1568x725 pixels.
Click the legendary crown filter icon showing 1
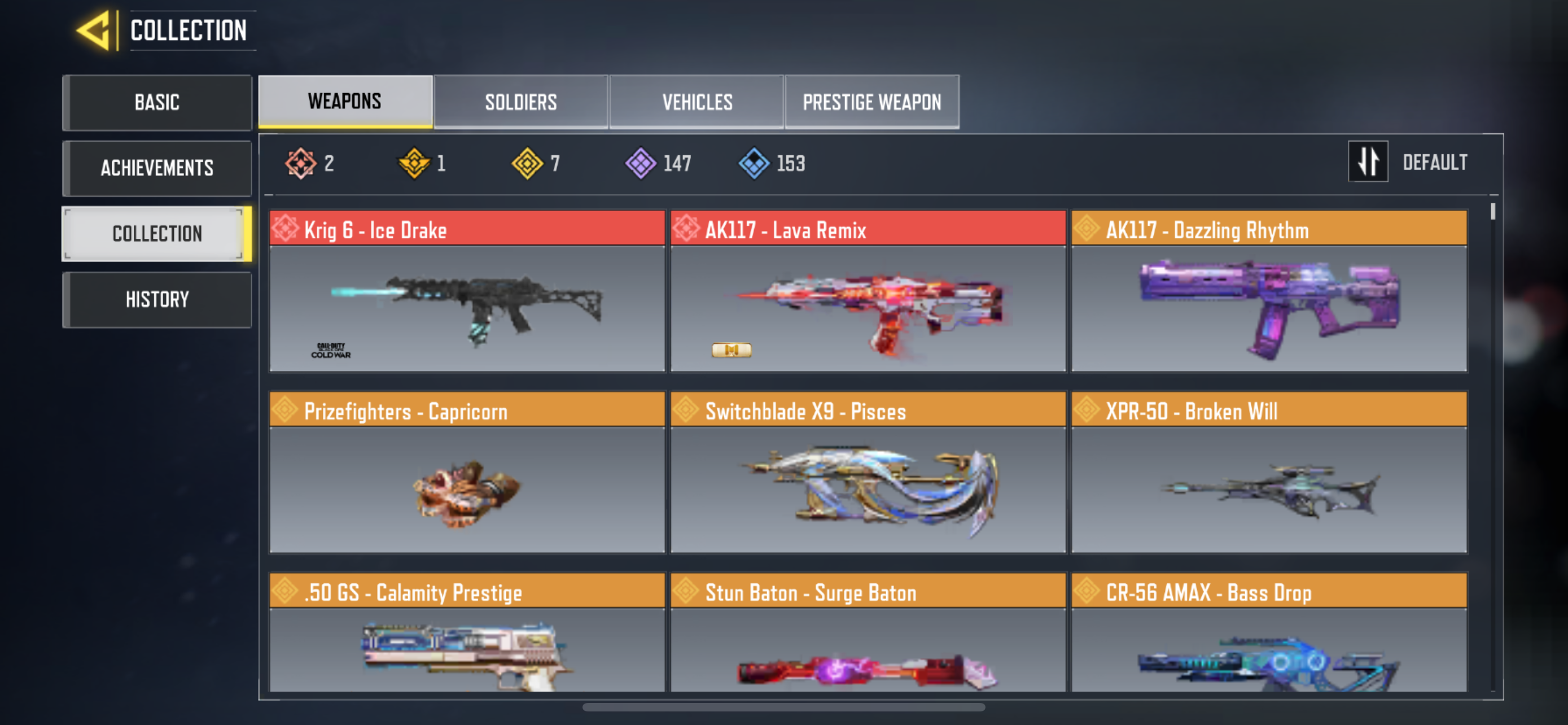tap(413, 163)
